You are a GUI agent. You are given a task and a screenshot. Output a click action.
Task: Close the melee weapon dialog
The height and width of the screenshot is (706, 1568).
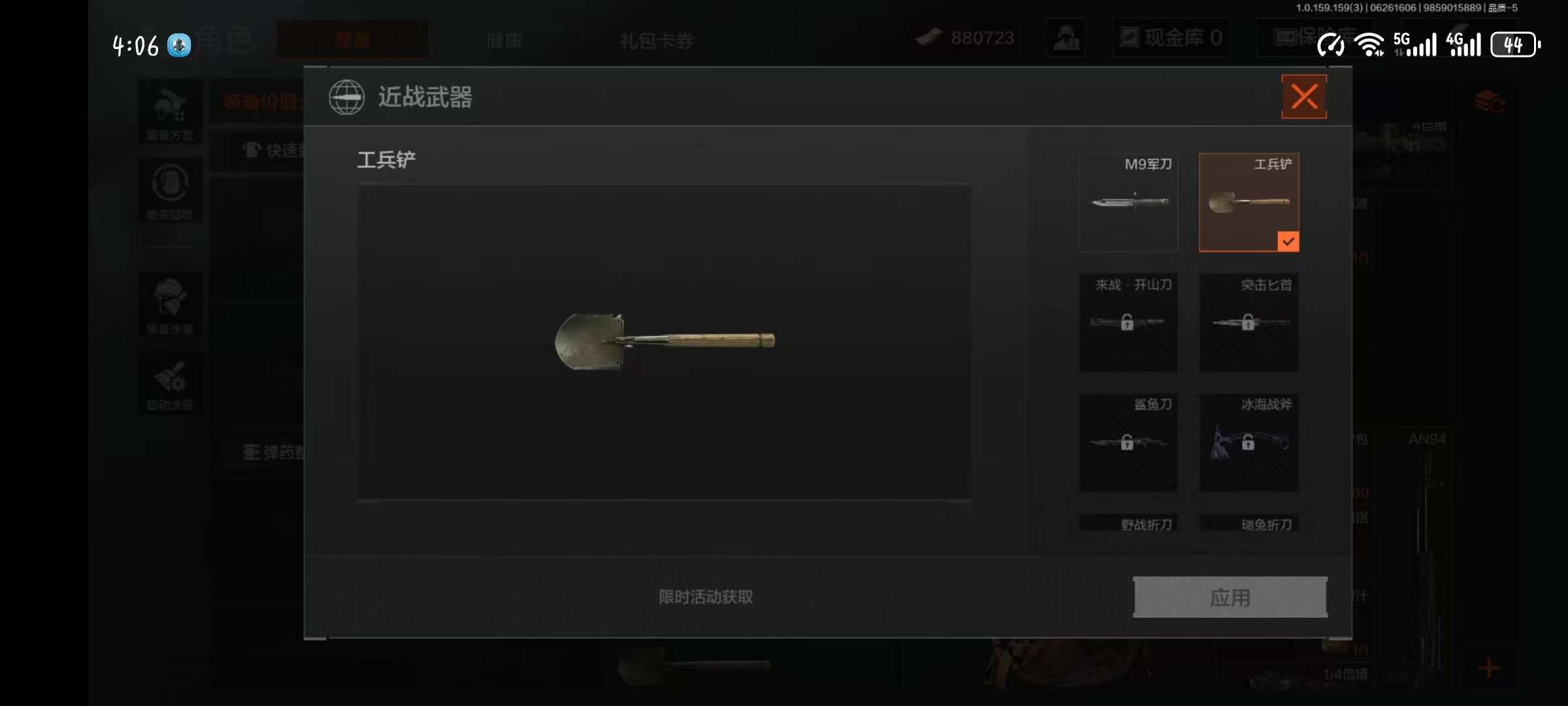[x=1303, y=97]
